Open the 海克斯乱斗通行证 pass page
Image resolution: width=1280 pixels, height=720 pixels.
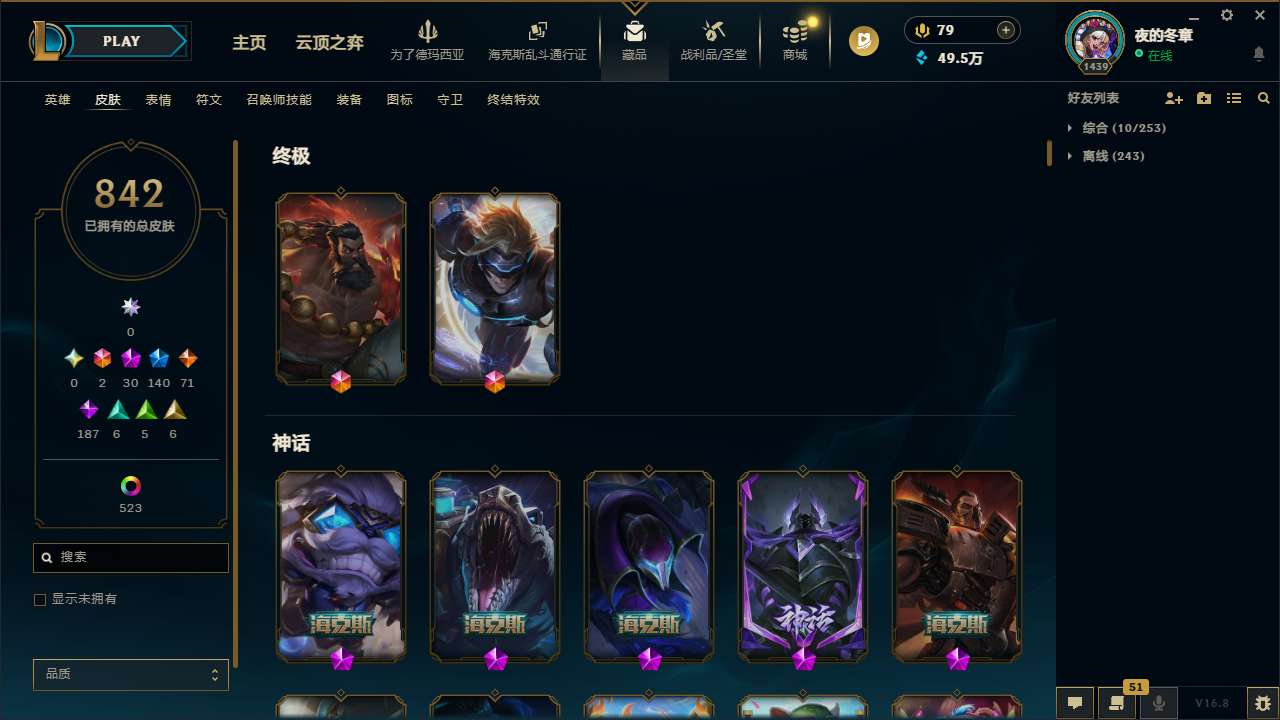point(537,42)
